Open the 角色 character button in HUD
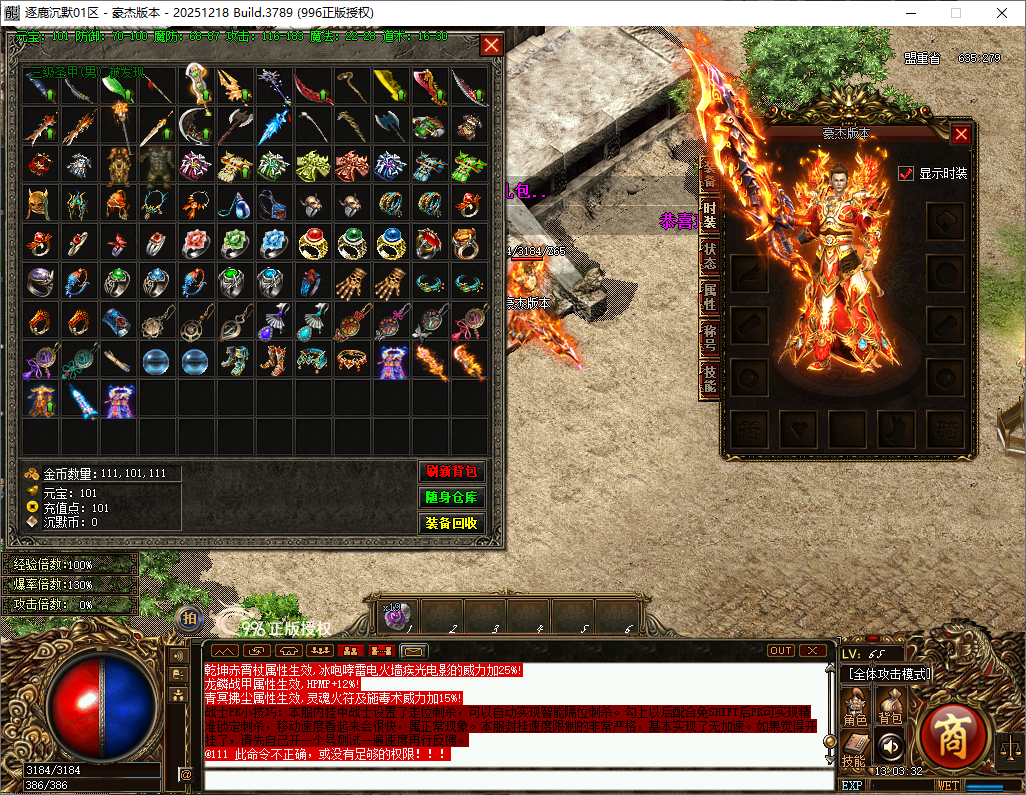This screenshot has height=795, width=1026. (x=856, y=707)
